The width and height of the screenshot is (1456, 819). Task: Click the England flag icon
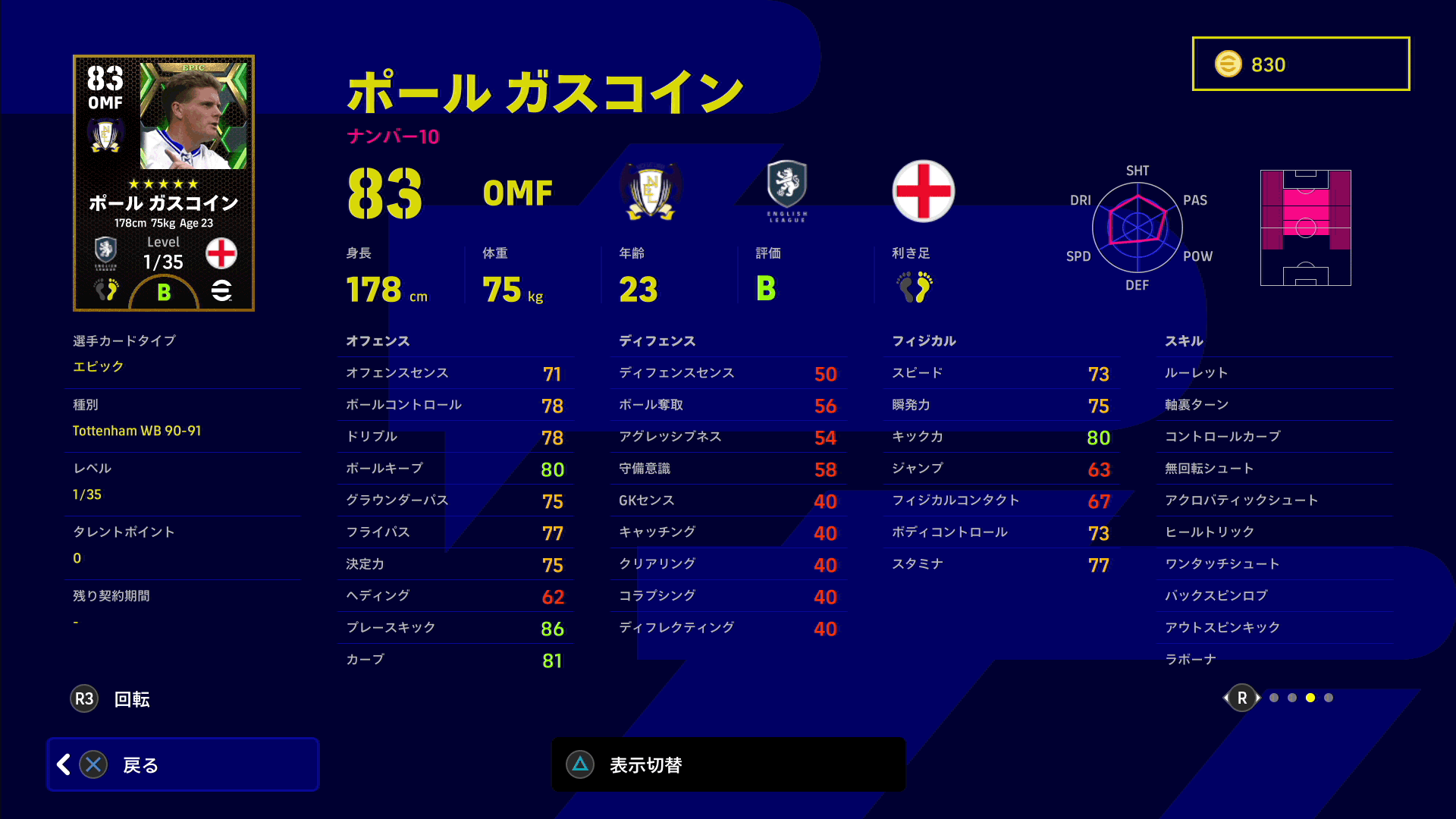923,191
